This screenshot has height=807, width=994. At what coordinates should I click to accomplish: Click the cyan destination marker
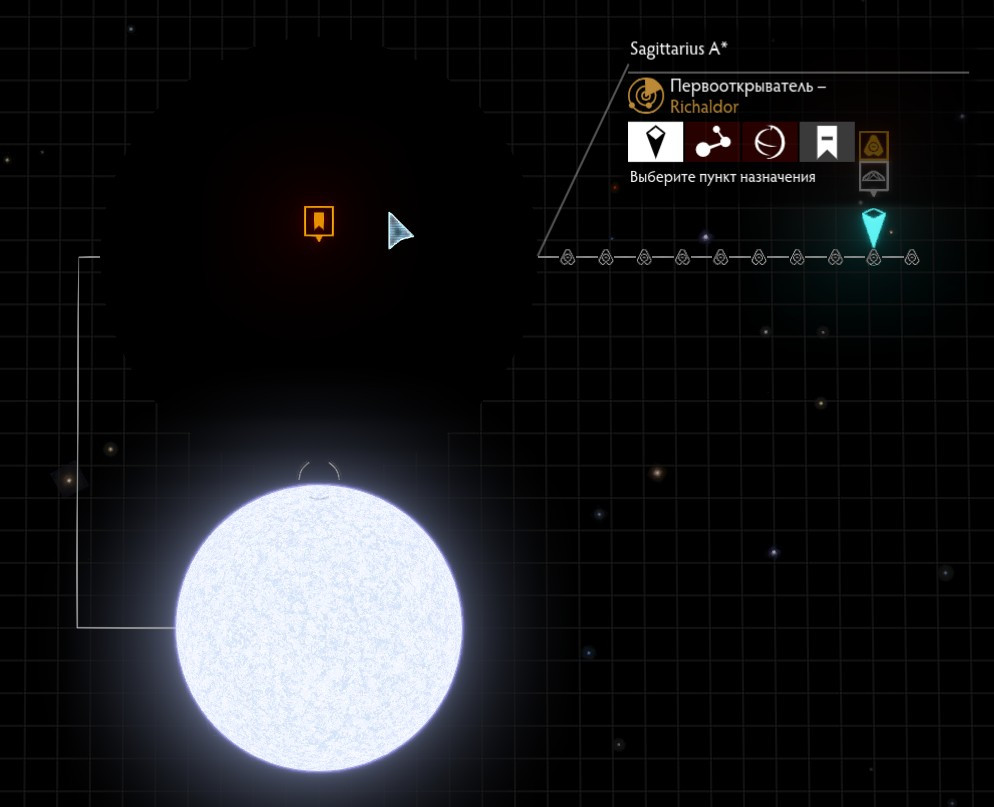[873, 228]
